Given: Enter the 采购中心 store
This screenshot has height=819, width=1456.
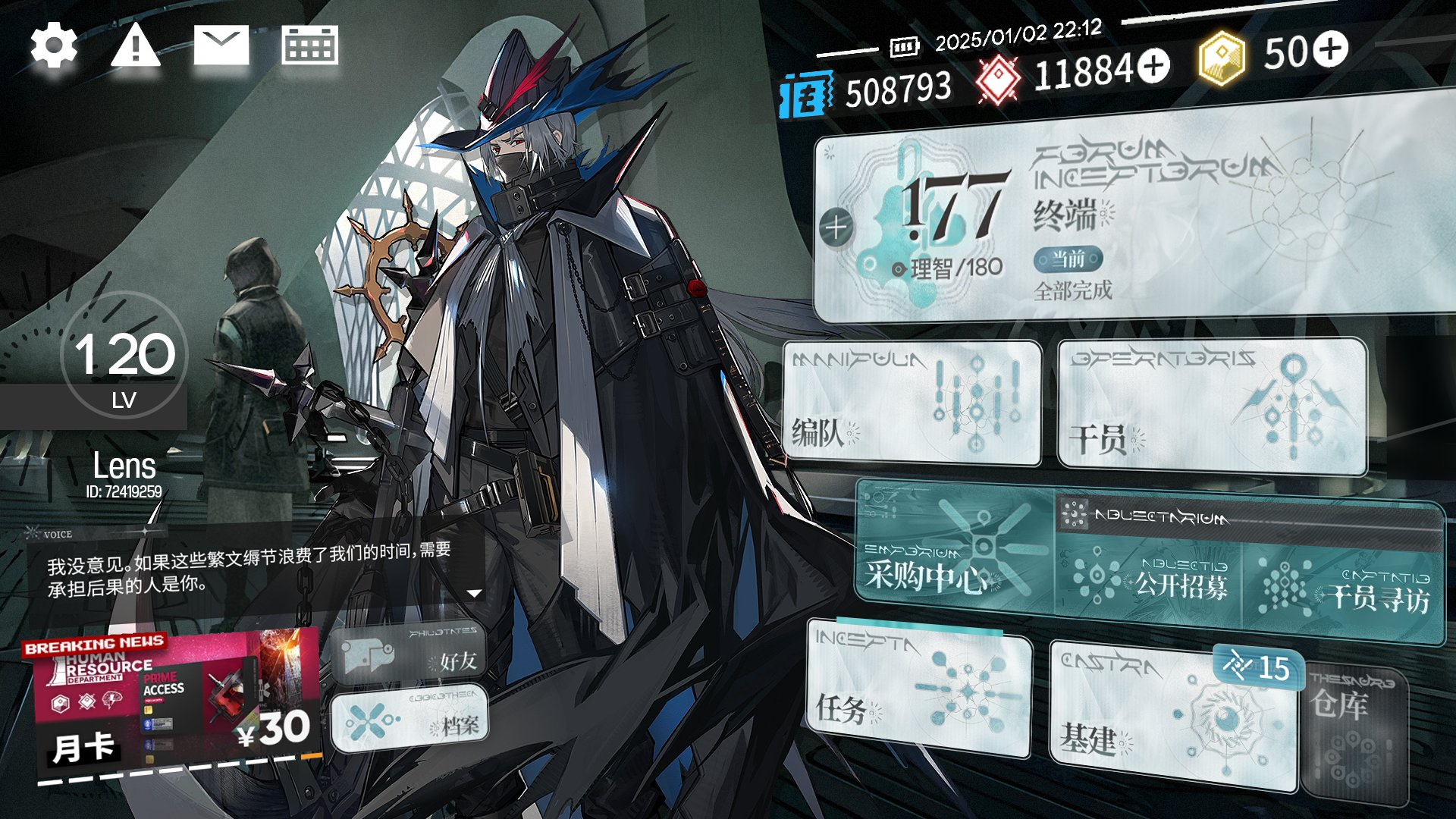Looking at the screenshot, I should (954, 561).
